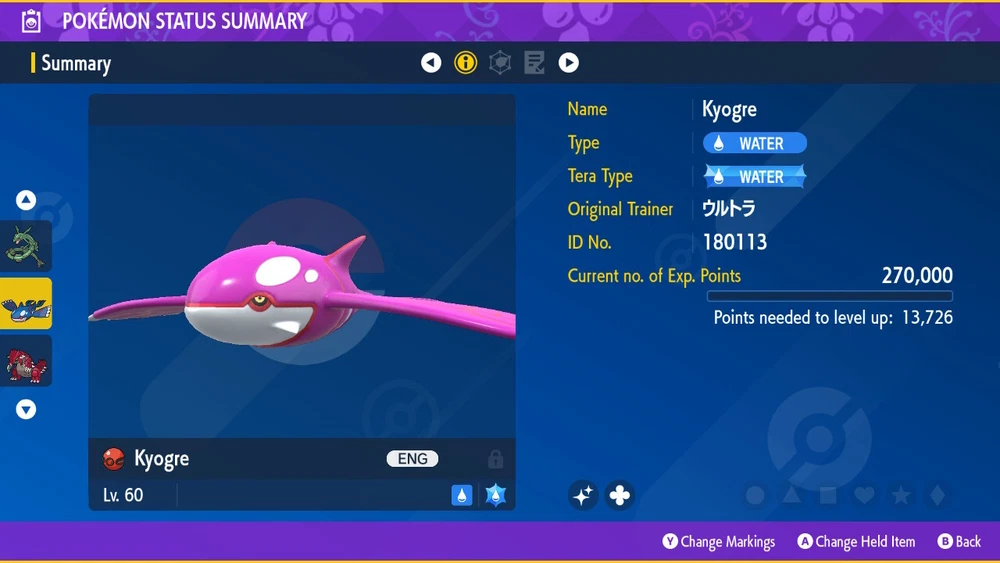The height and width of the screenshot is (563, 1000).
Task: Click the shiny sparkle mark icon
Action: click(x=584, y=494)
